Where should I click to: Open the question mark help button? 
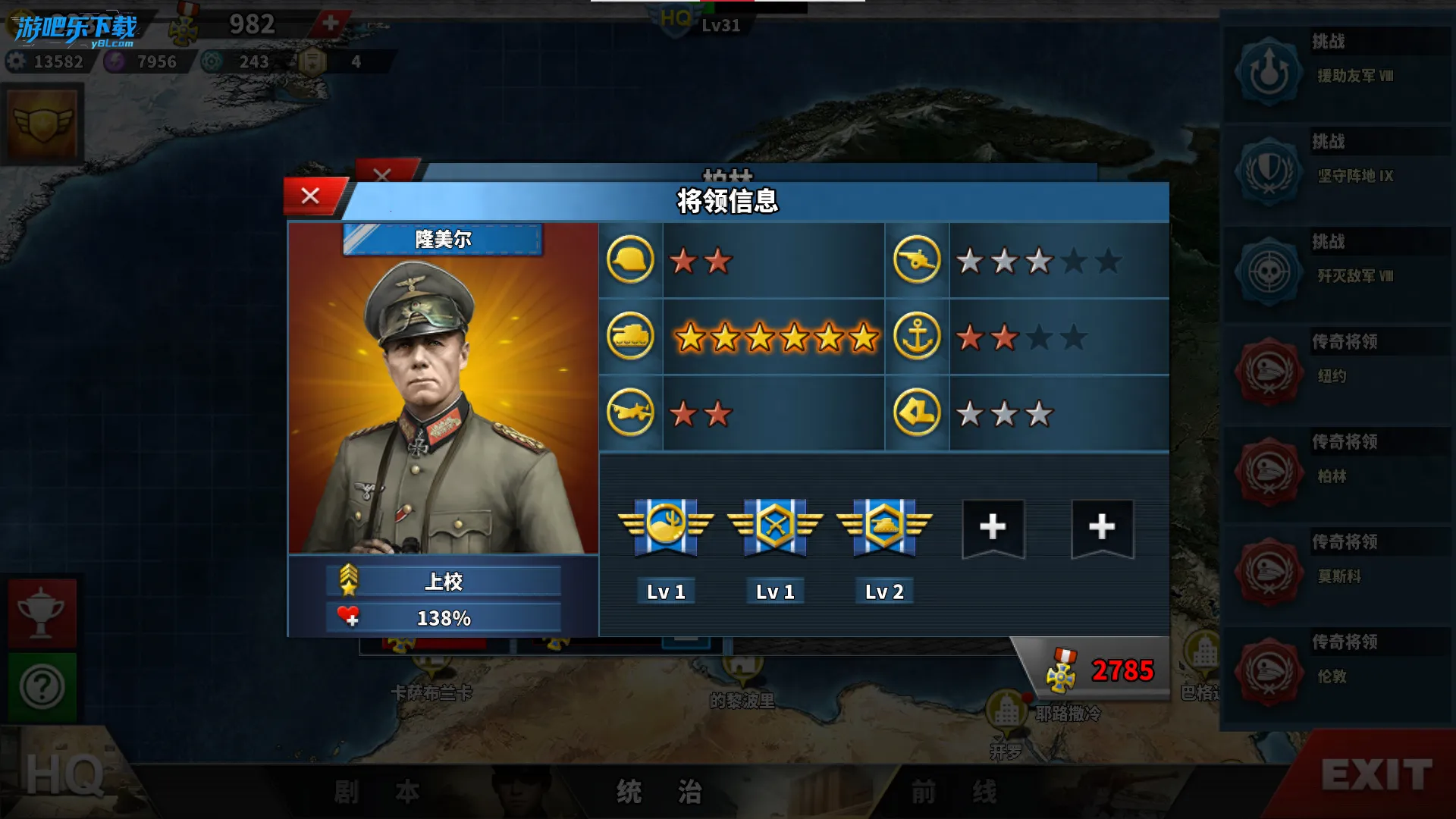[42, 687]
